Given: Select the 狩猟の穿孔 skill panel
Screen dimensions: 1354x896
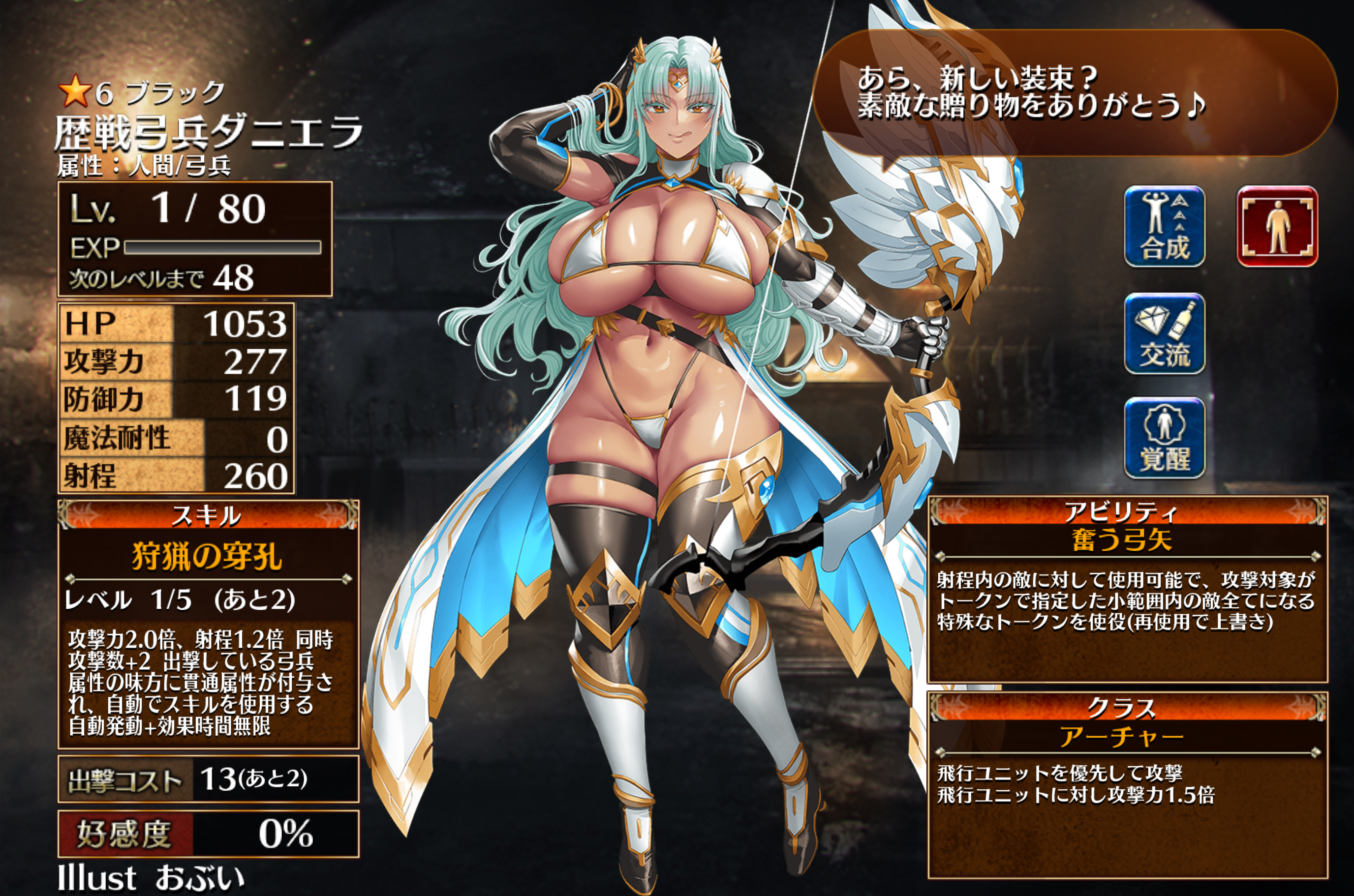Looking at the screenshot, I should [x=208, y=624].
